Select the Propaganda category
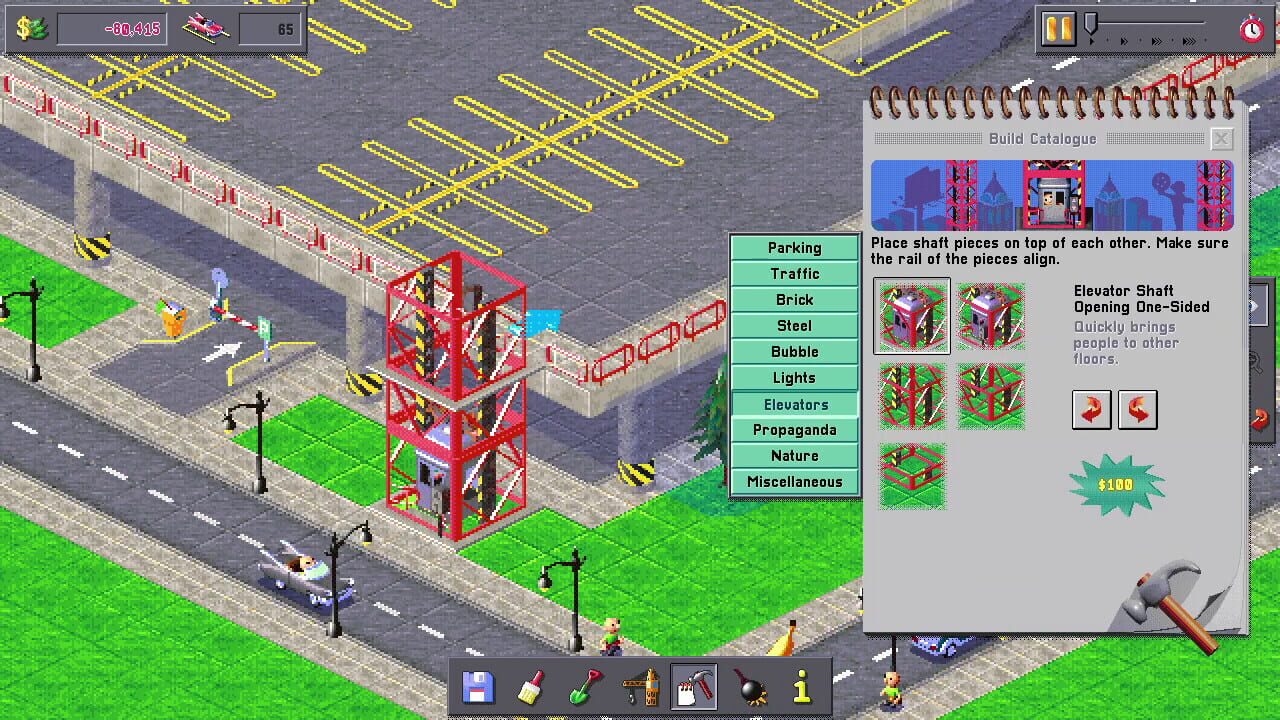Image resolution: width=1280 pixels, height=720 pixels. coord(794,429)
